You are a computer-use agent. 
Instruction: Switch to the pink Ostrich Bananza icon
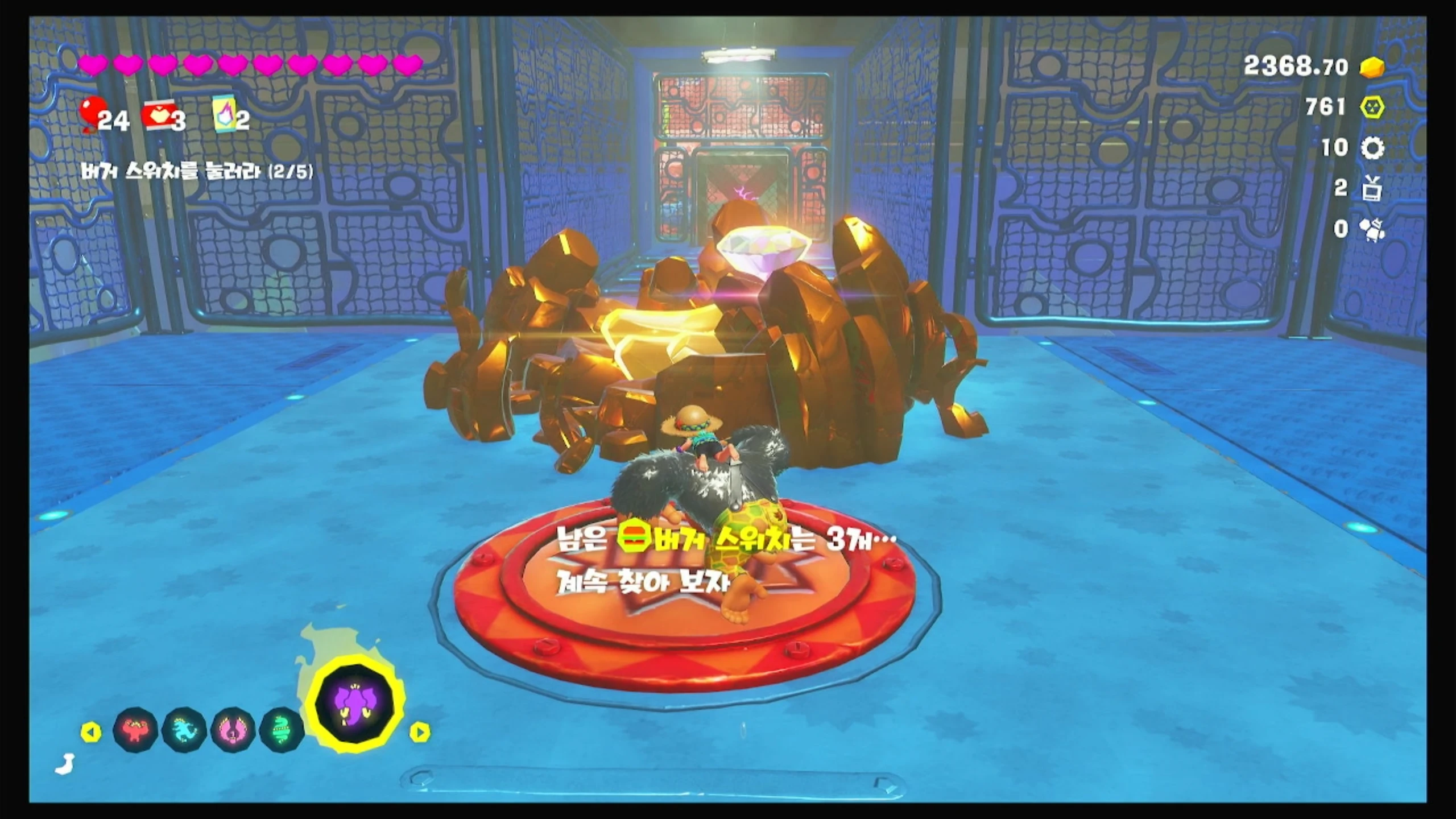click(233, 730)
